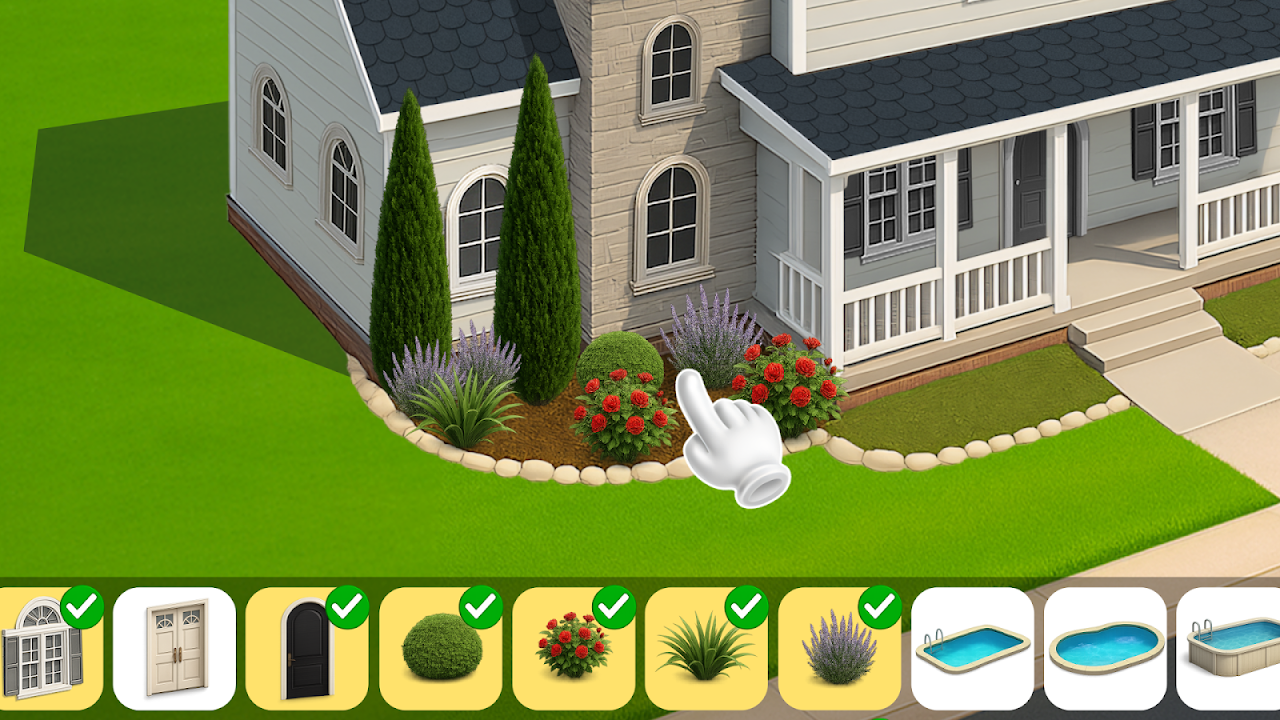
Task: Pick the rectangular pool with ladder
Action: click(x=972, y=648)
